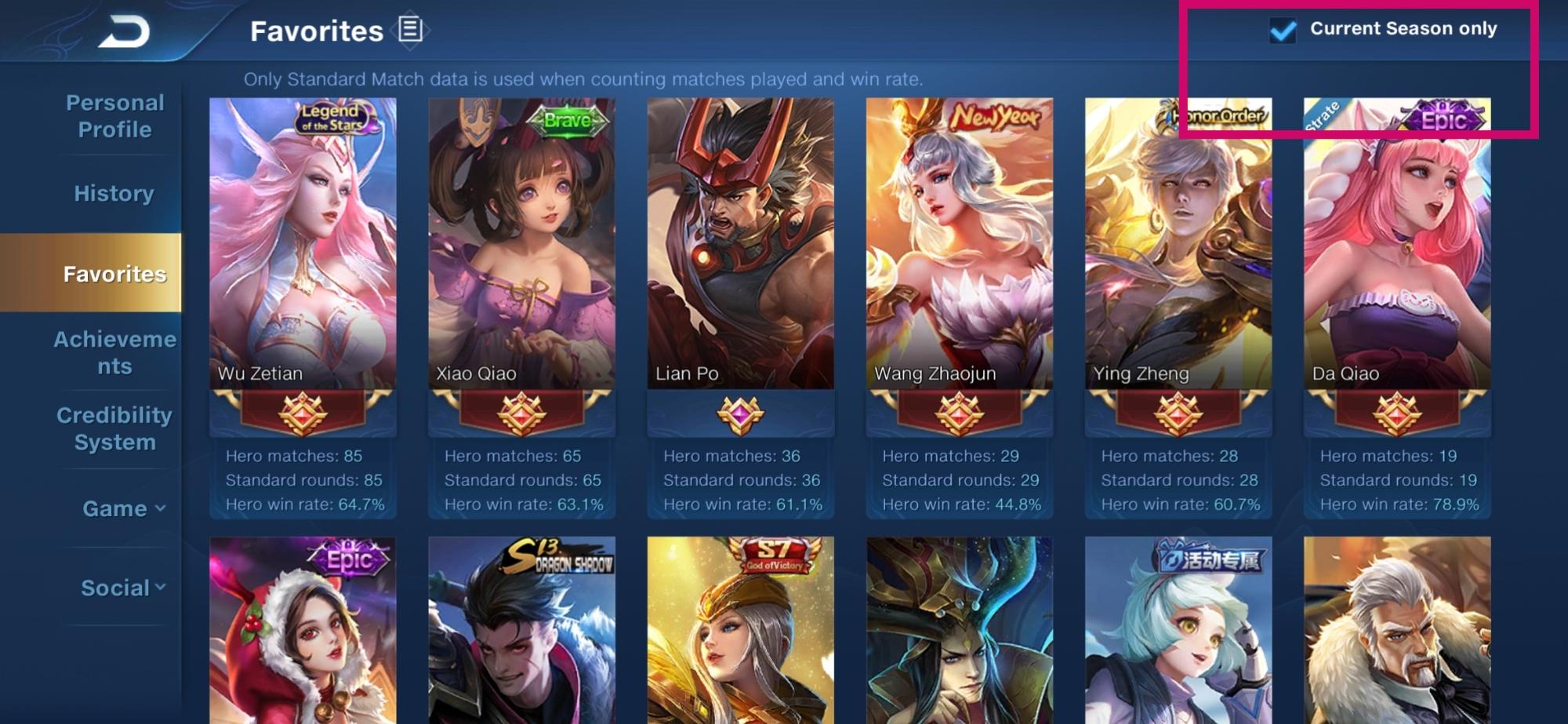This screenshot has width=1568, height=724.
Task: Open the Lian Po hero card
Action: tap(740, 243)
